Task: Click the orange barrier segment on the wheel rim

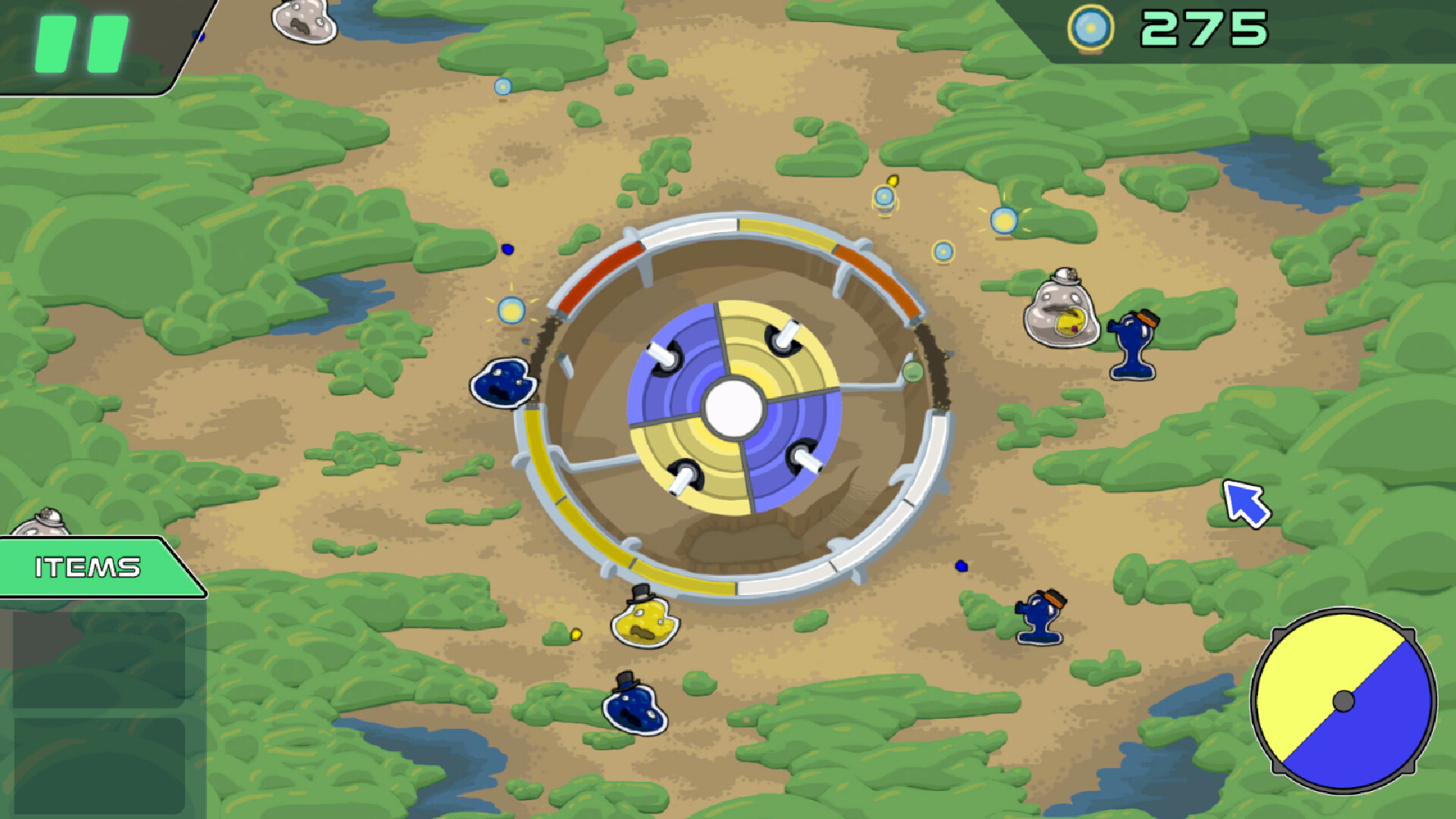Action: tap(872, 277)
